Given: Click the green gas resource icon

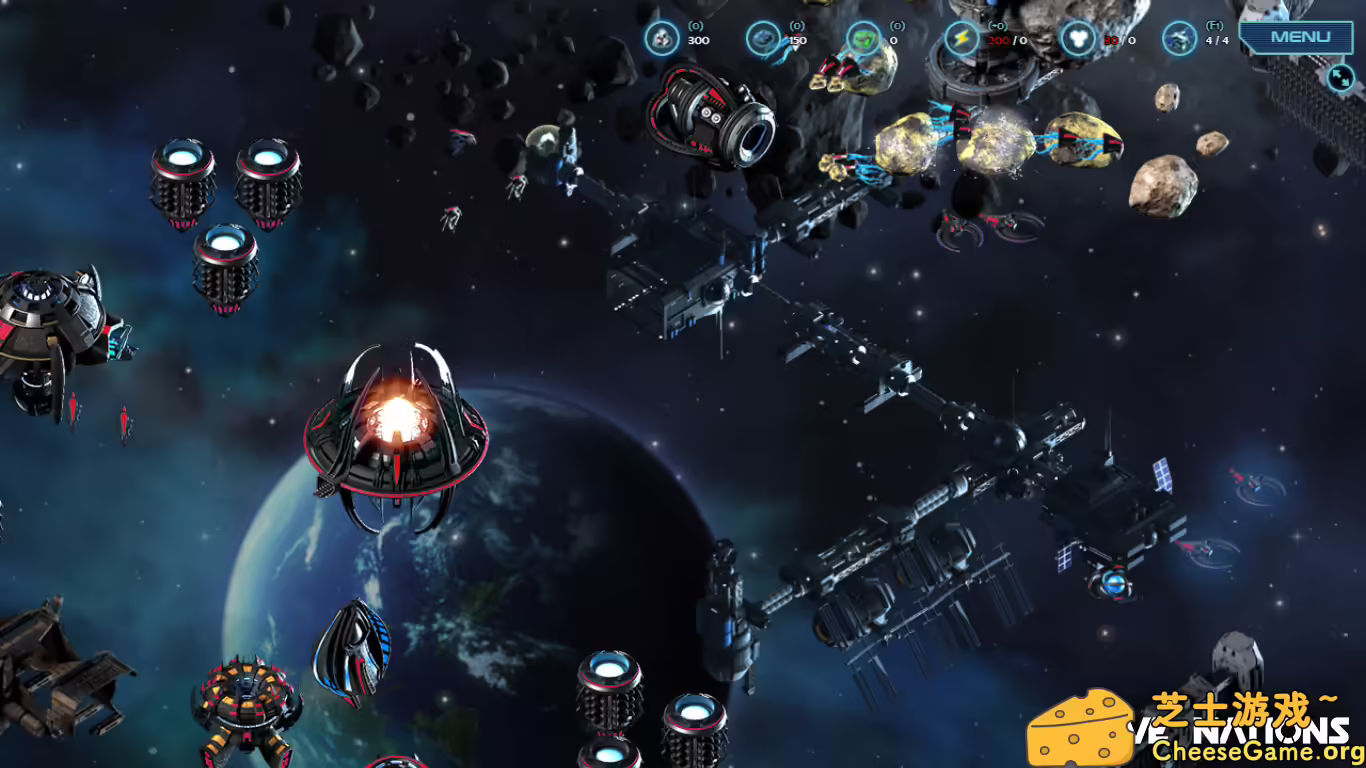Looking at the screenshot, I should pyautogui.click(x=862, y=38).
